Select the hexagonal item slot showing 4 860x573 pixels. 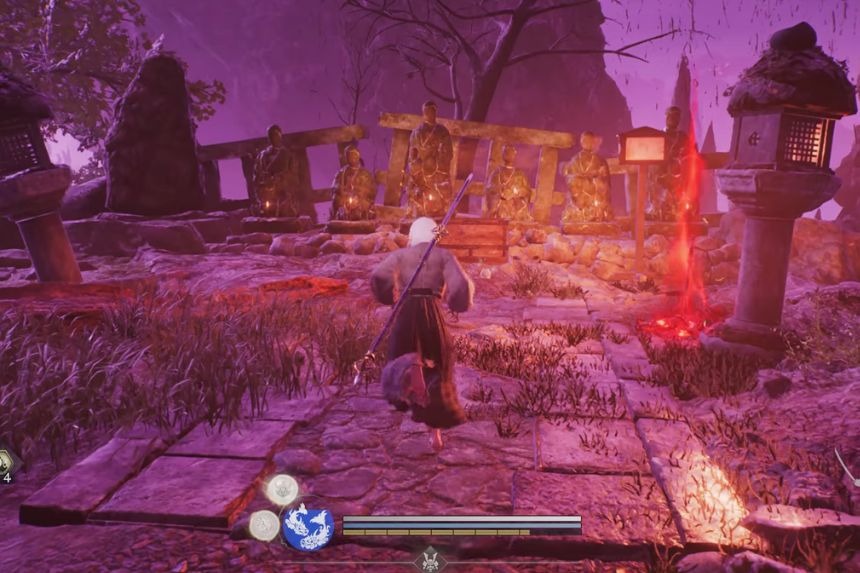(5, 462)
